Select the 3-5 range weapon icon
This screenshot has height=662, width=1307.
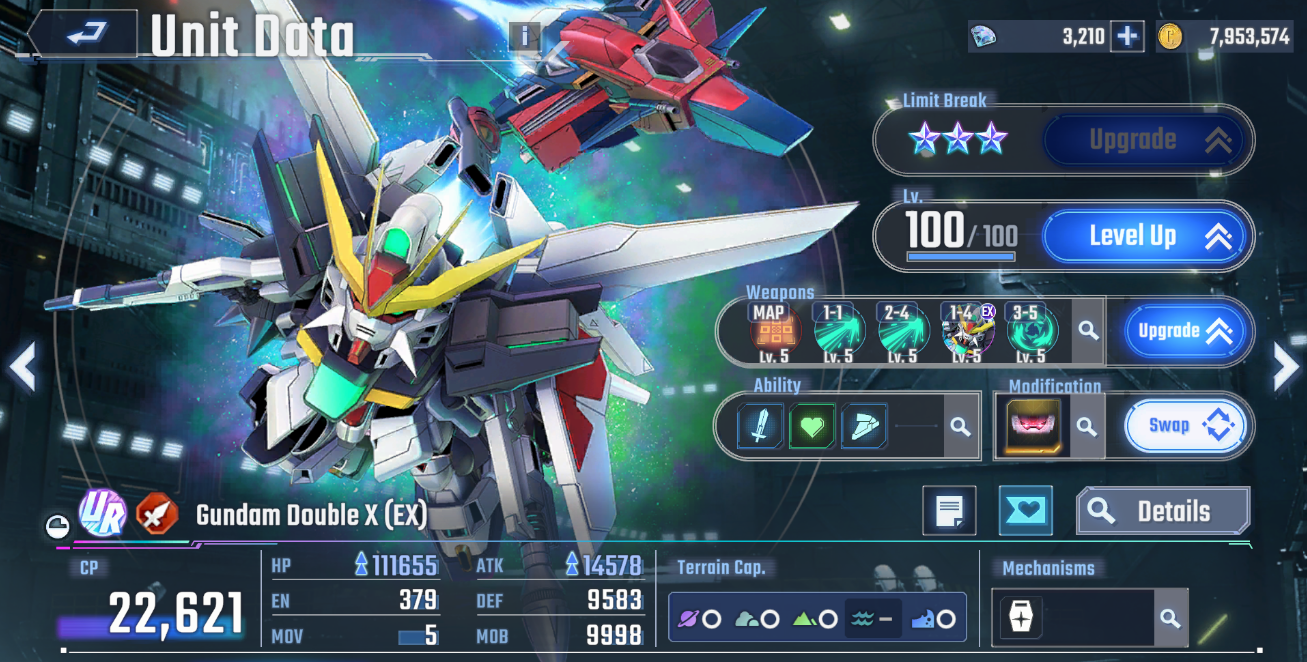tap(1031, 332)
